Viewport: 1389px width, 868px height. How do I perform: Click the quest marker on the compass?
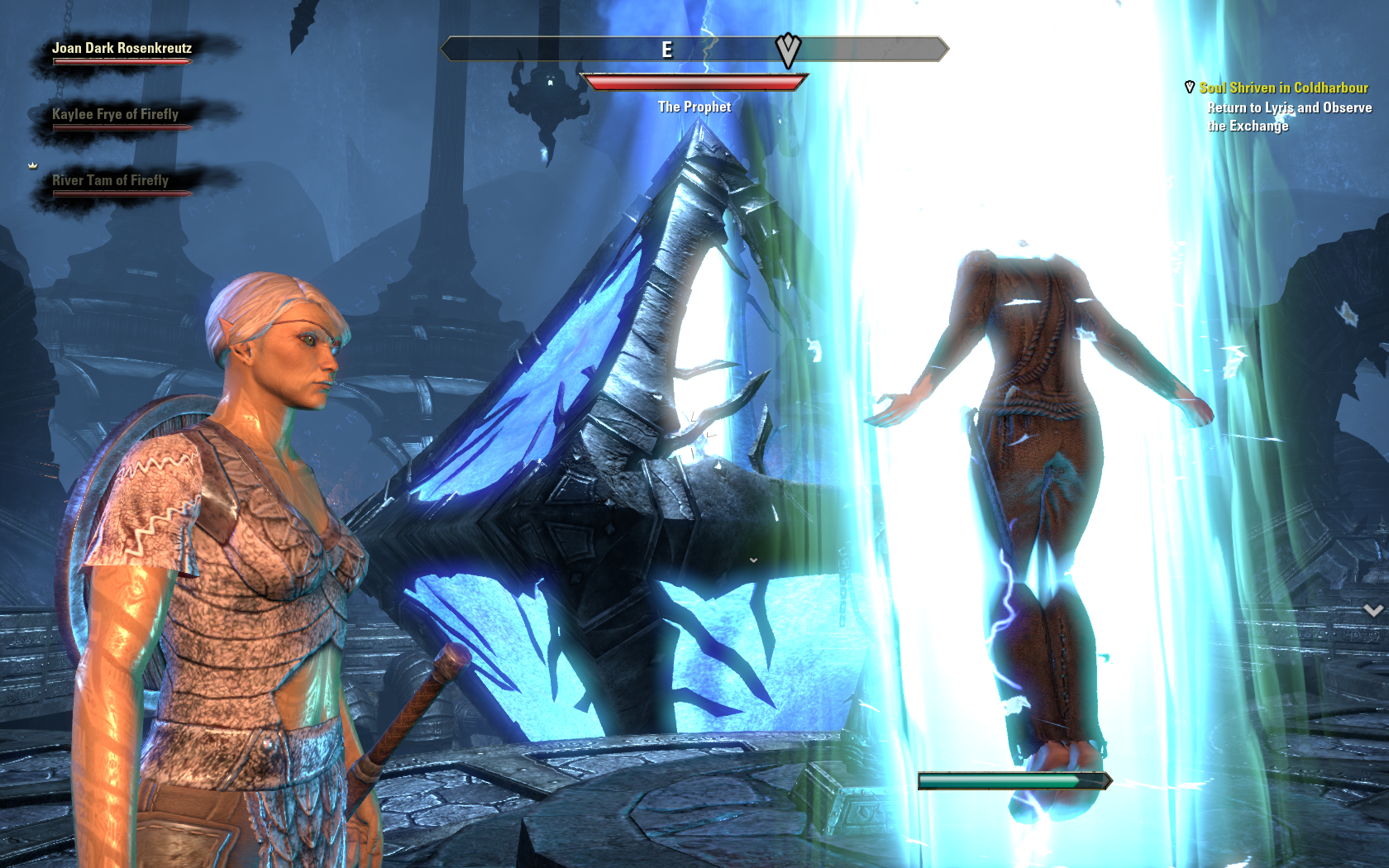(788, 50)
